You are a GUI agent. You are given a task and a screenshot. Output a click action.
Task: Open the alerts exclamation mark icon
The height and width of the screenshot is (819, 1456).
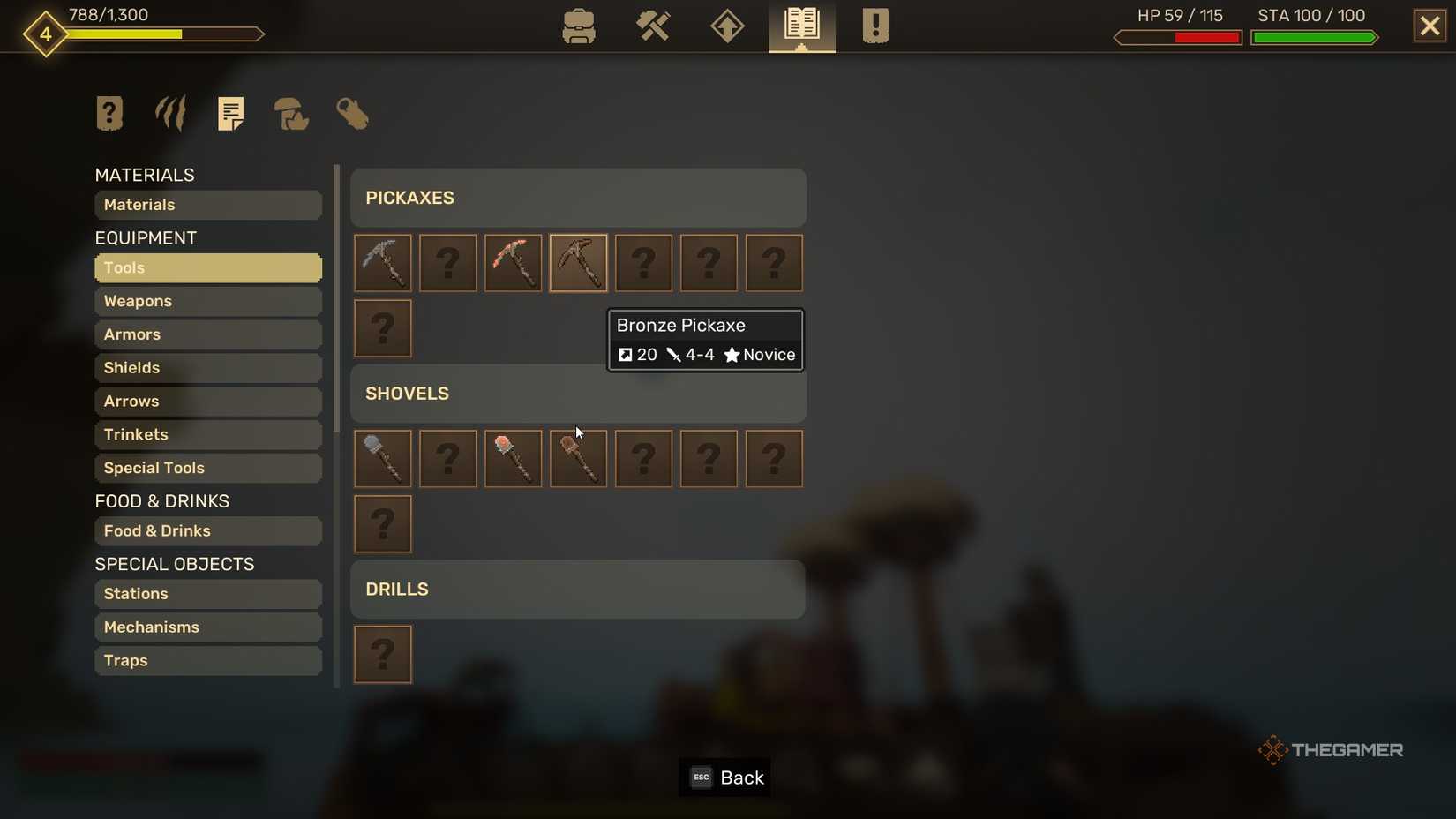coord(874,26)
